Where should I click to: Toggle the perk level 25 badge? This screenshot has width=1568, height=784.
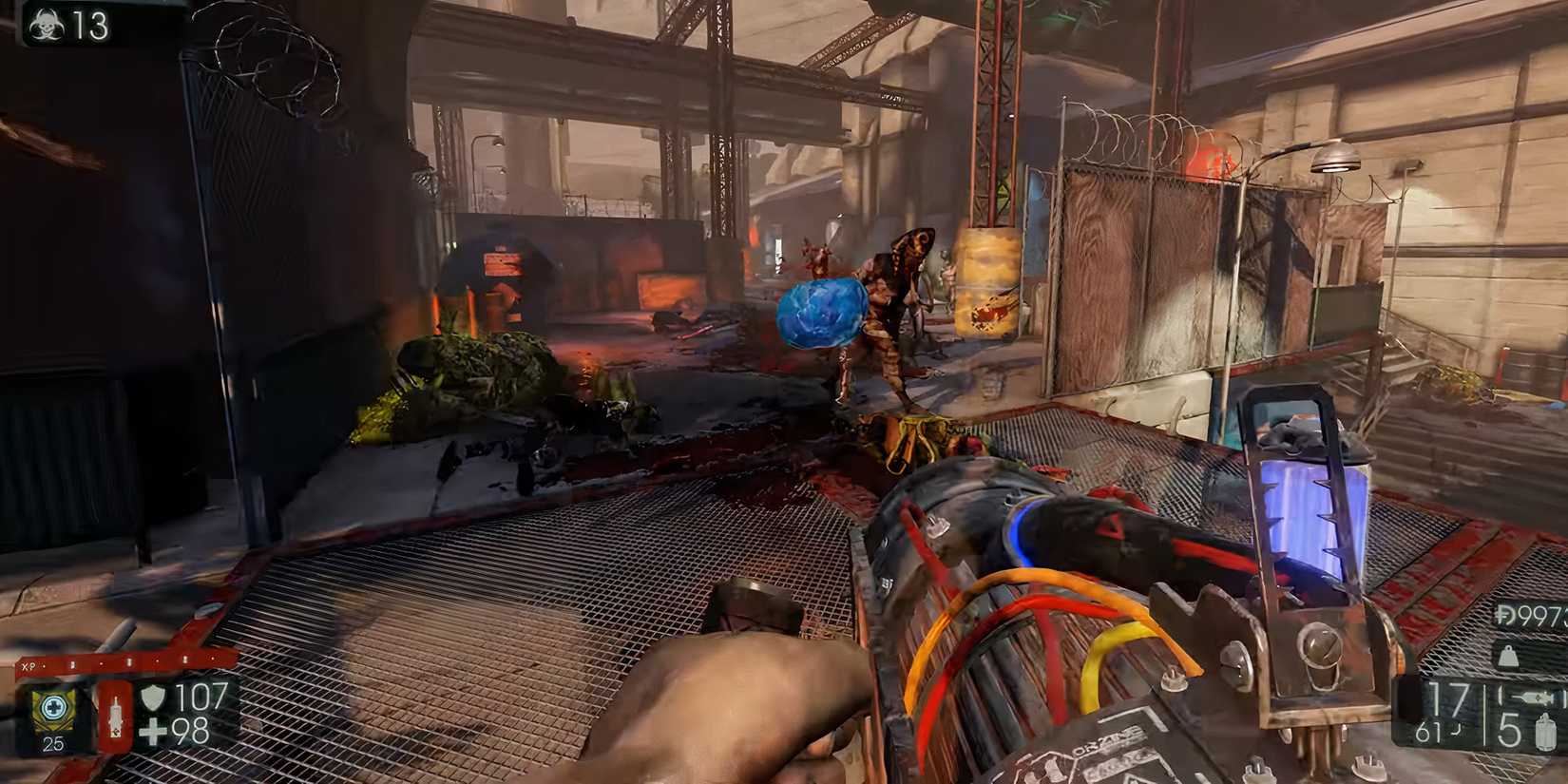[x=53, y=743]
